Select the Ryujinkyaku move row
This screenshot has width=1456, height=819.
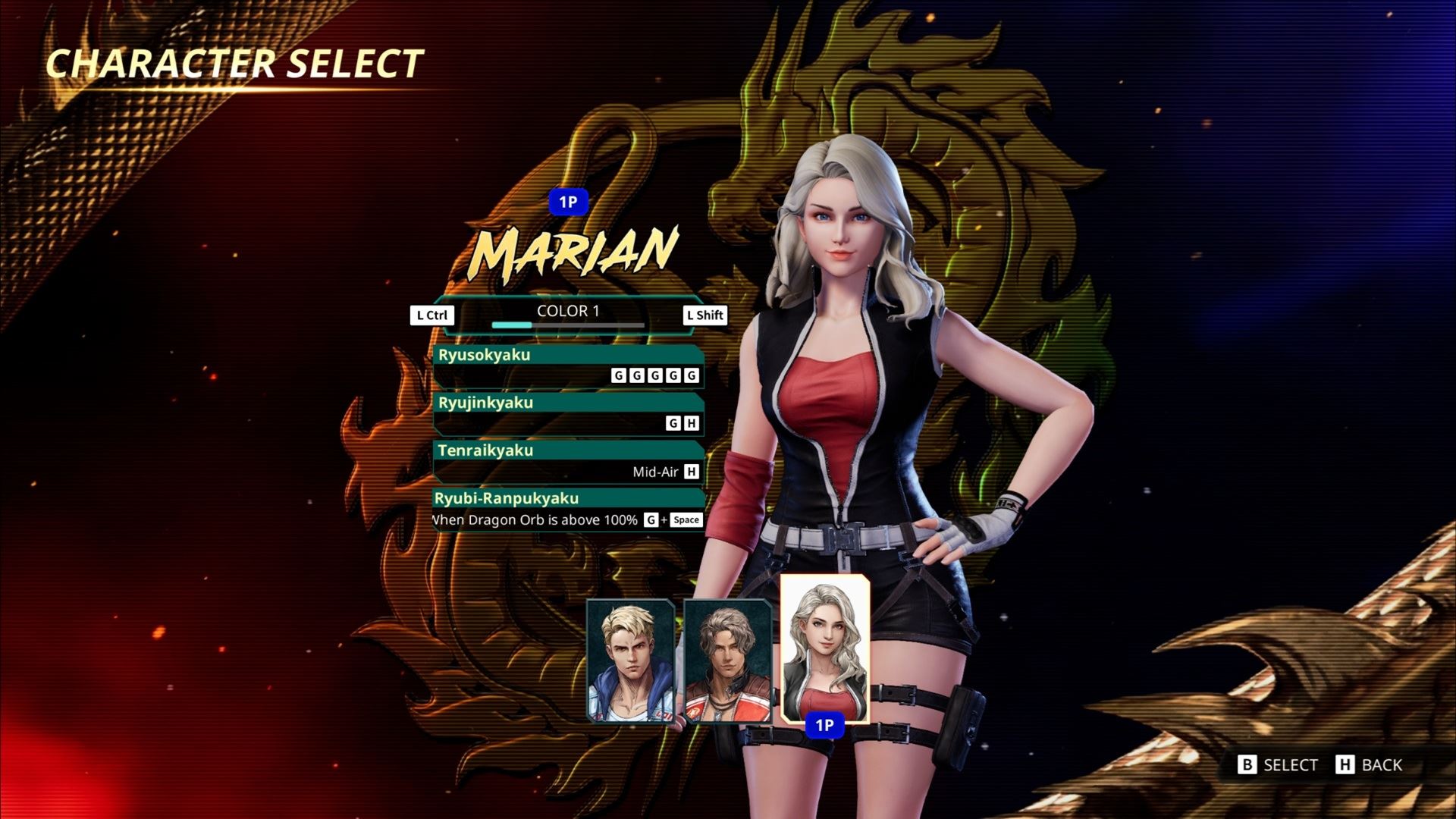pos(568,413)
